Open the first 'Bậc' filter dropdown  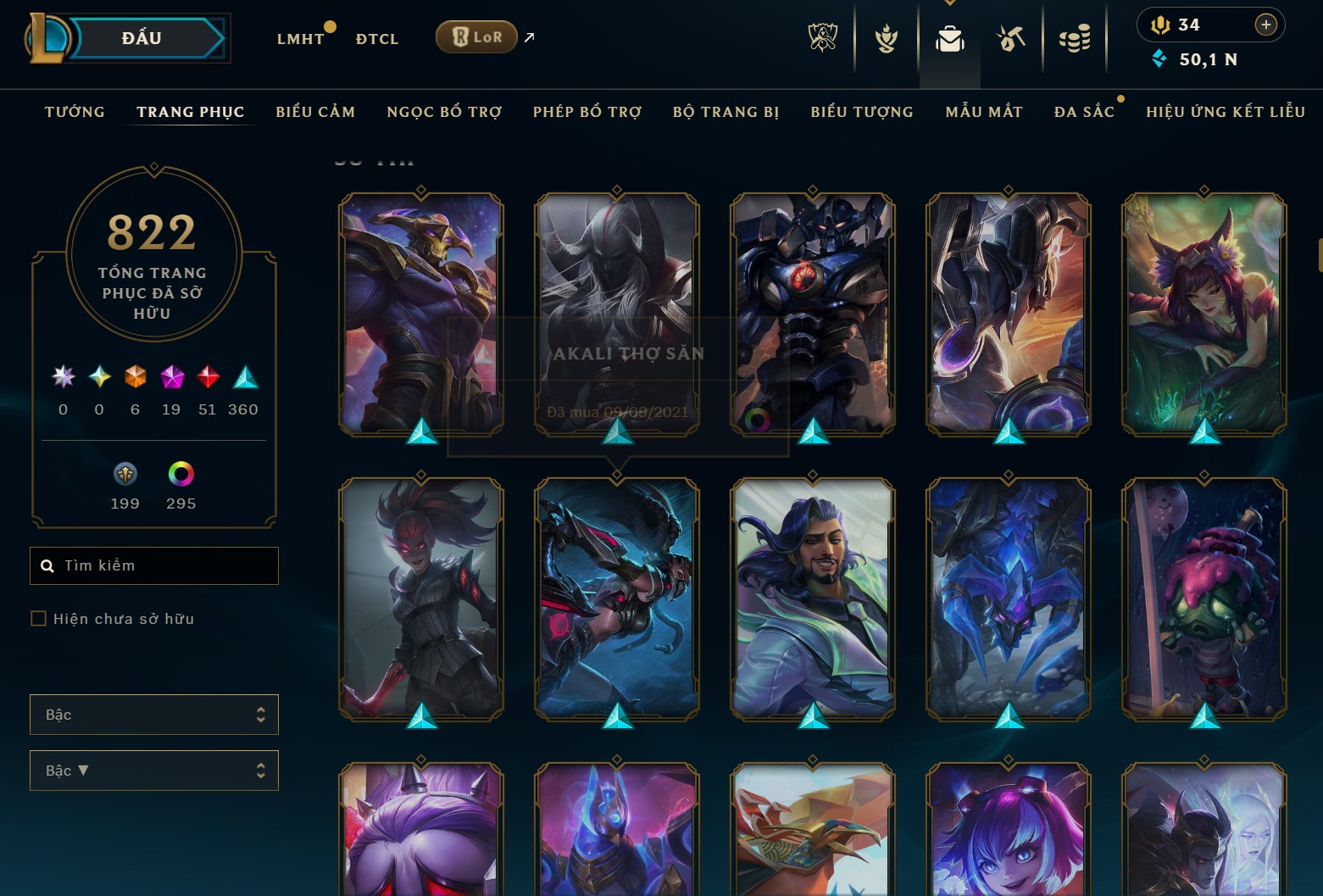point(153,714)
